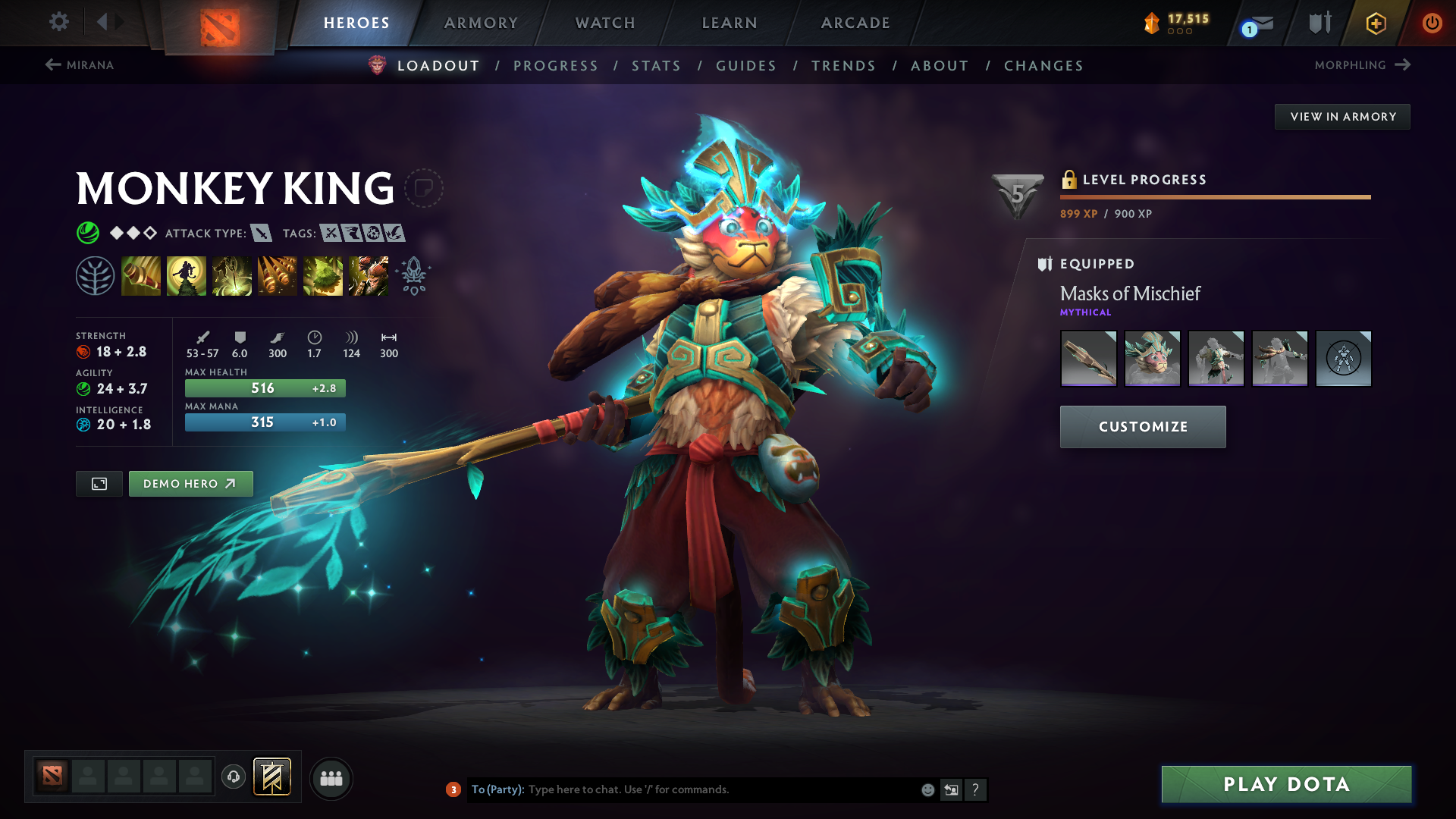View the Tree Dance ability icon
1456x819 pixels.
pos(187,275)
